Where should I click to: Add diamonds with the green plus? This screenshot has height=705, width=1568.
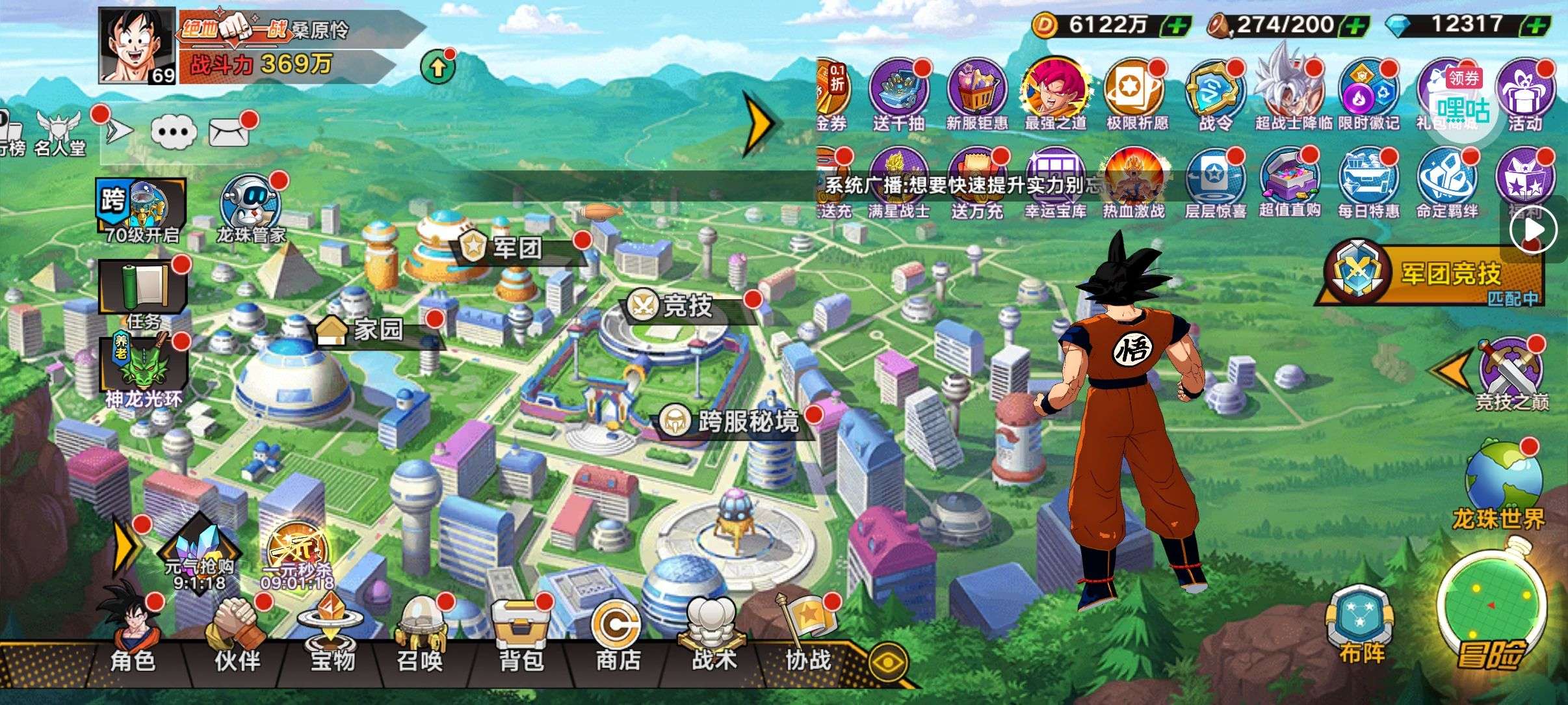(1537, 26)
